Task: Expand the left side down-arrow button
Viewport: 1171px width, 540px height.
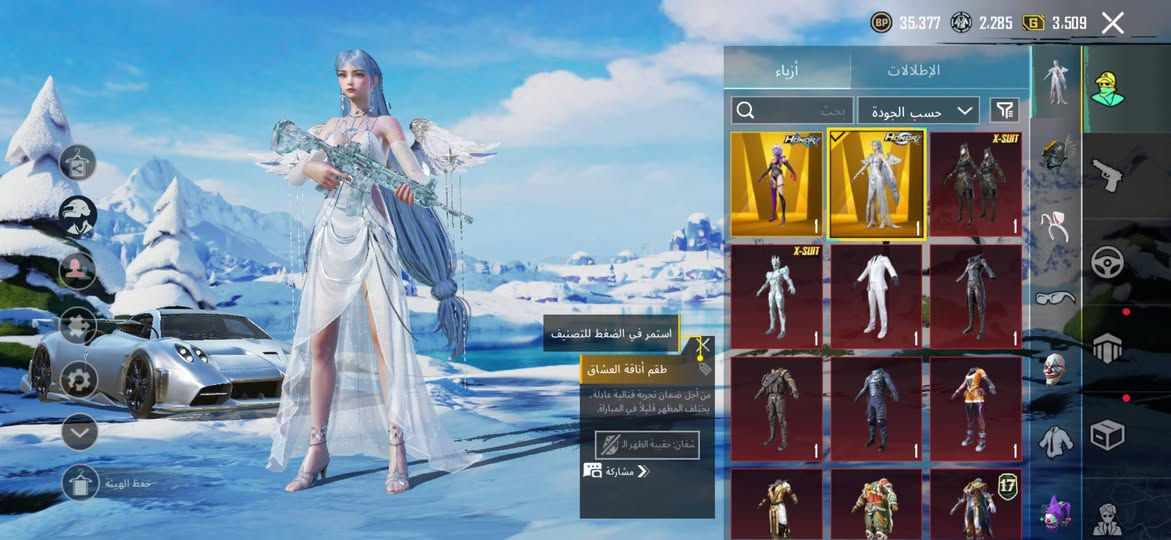Action: click(x=79, y=432)
